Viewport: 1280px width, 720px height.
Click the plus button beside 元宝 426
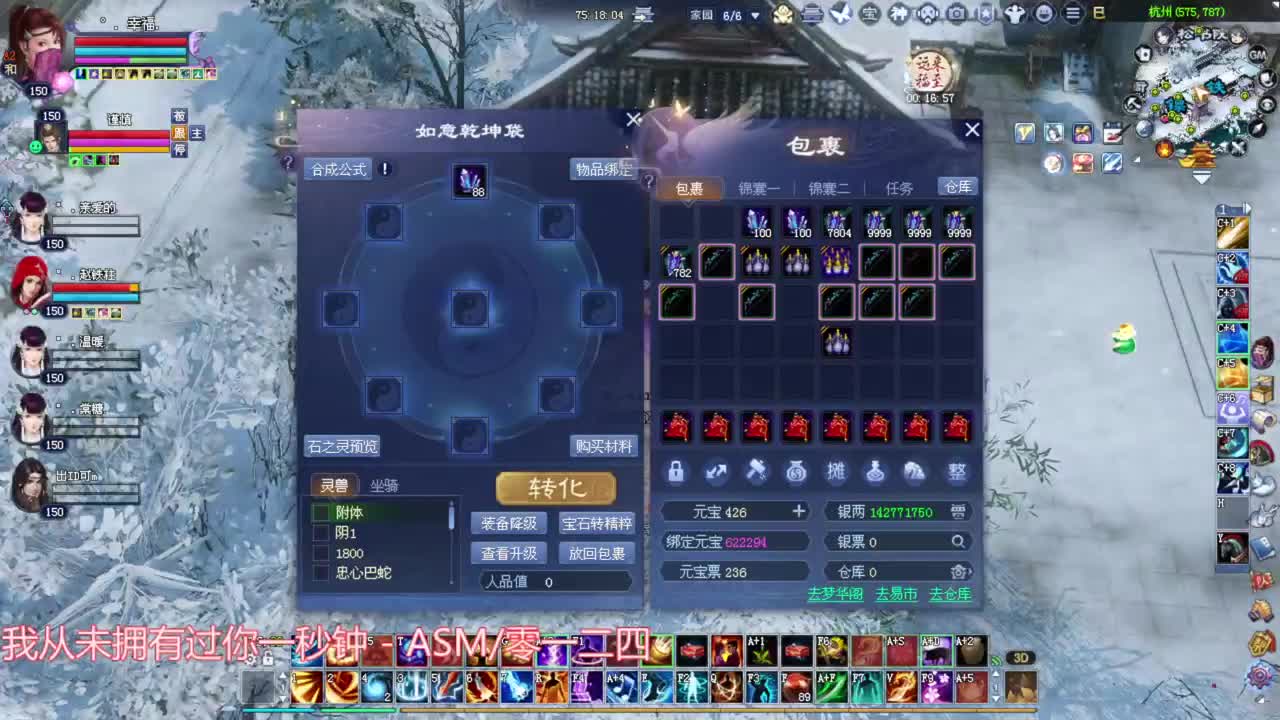point(798,511)
